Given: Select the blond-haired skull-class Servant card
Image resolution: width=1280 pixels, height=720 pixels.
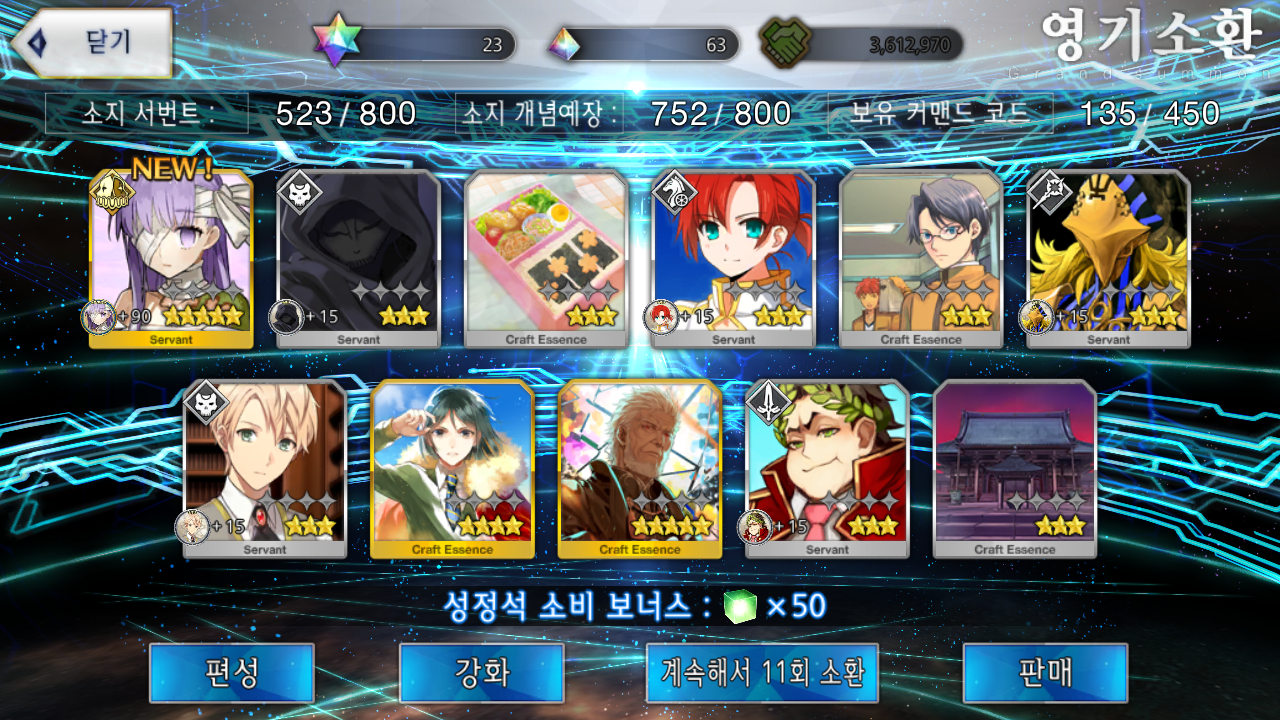Looking at the screenshot, I should click(265, 469).
